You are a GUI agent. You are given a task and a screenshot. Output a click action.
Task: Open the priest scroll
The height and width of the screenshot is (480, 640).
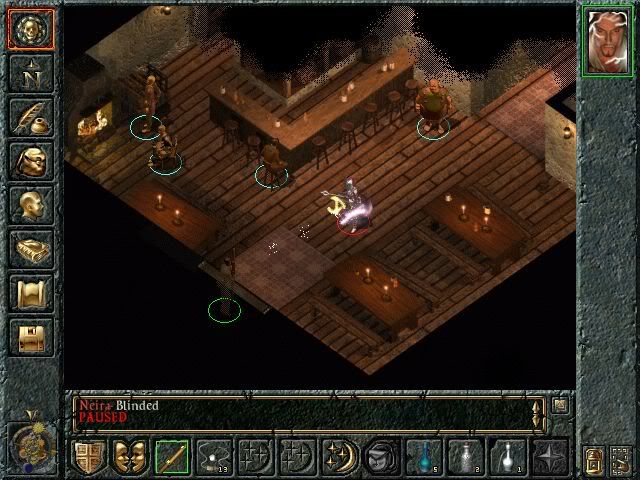[x=30, y=293]
